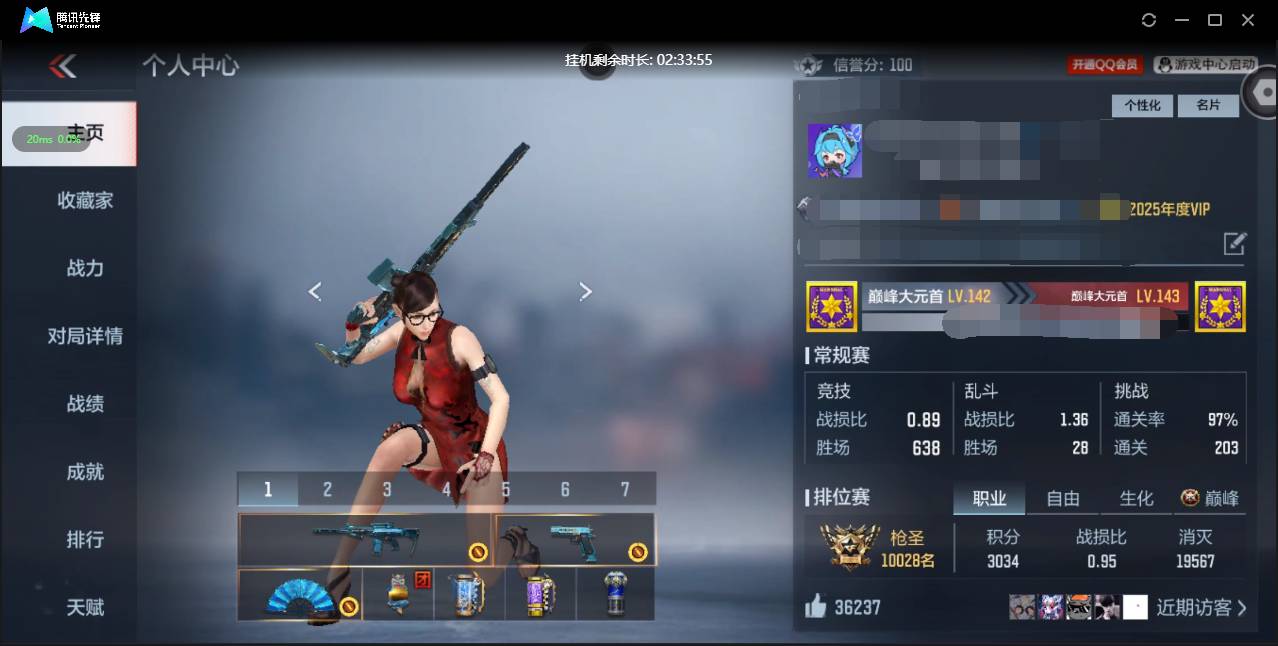
Task: Click the 个性化 button
Action: pyautogui.click(x=1142, y=105)
